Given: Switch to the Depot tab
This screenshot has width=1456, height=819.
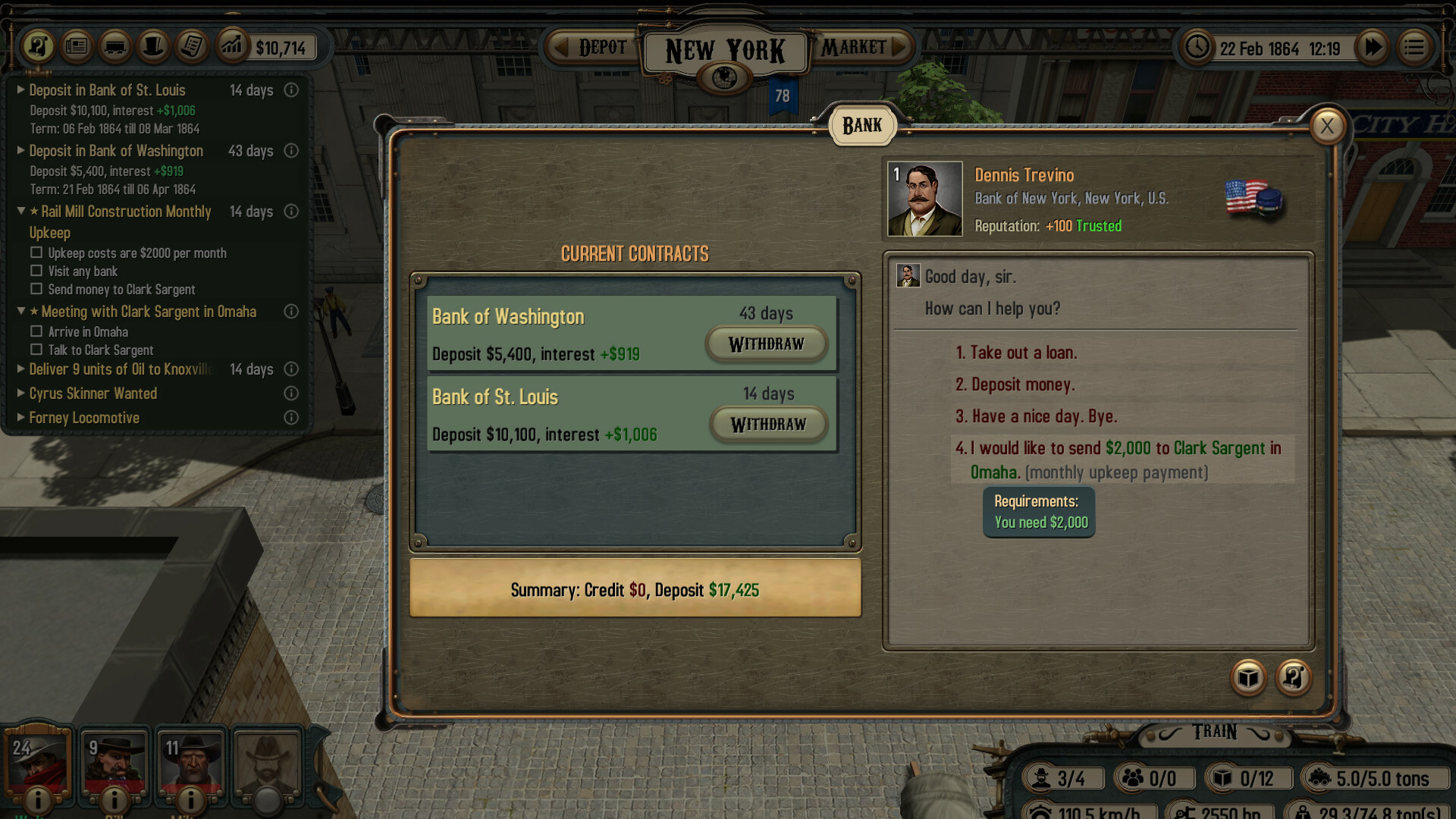Looking at the screenshot, I should (601, 47).
